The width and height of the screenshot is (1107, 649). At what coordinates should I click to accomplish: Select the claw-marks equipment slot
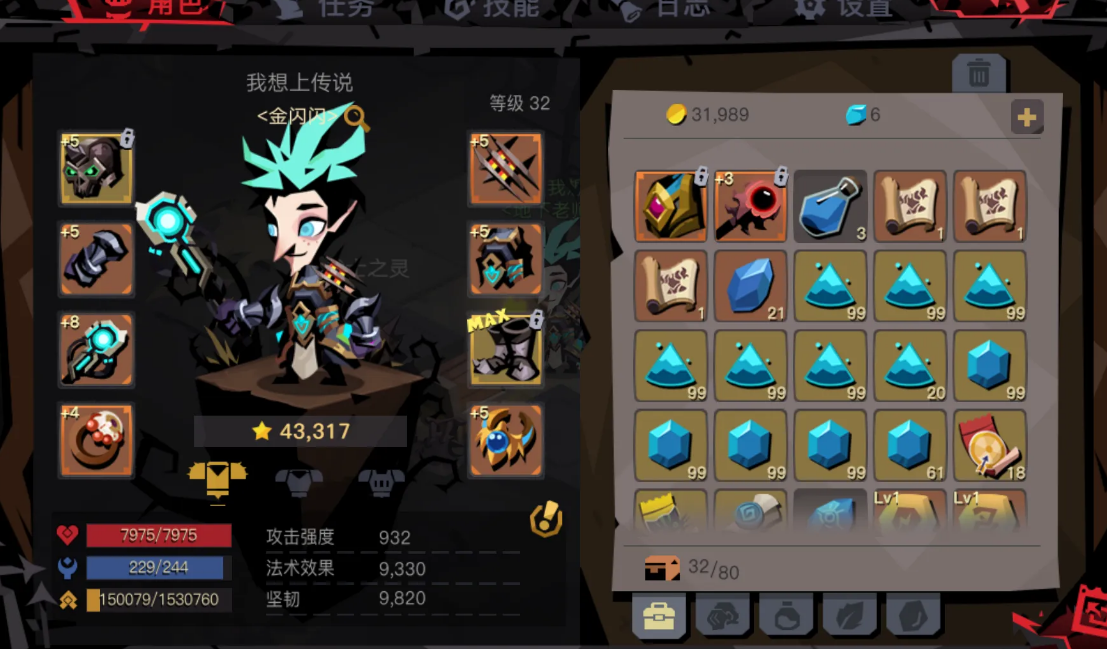click(506, 168)
